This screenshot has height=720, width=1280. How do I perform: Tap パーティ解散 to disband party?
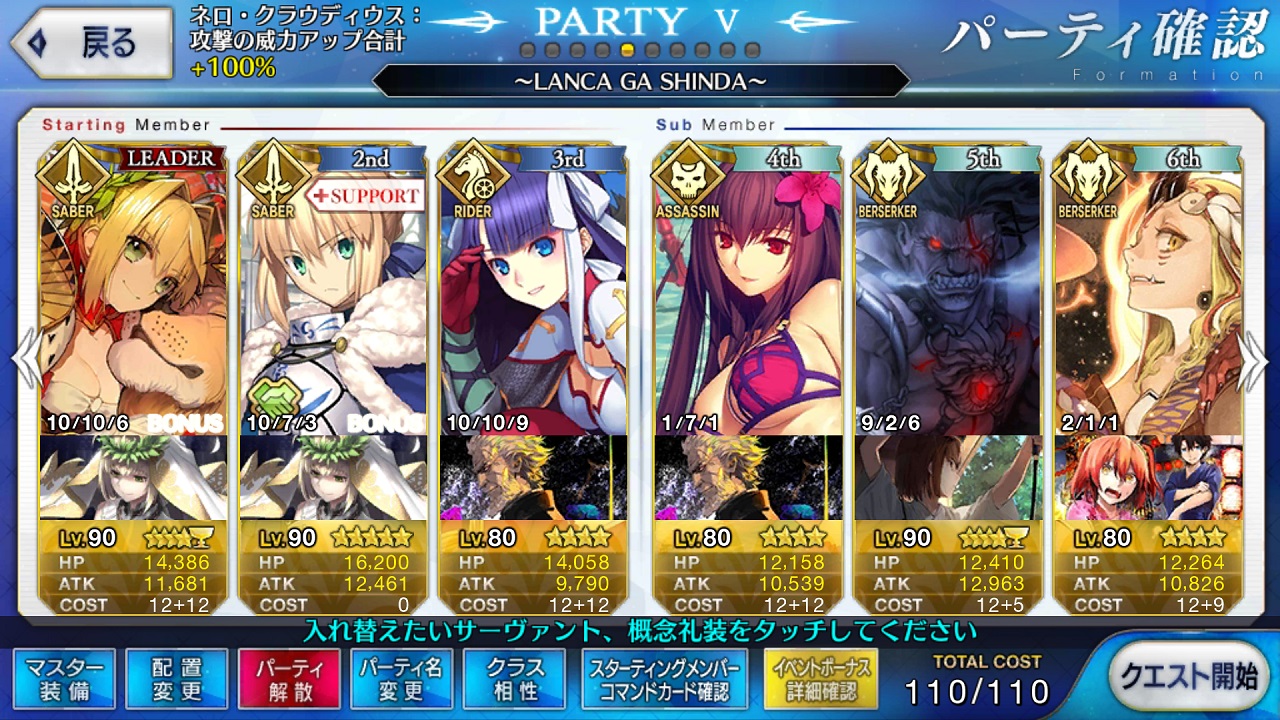(289, 679)
